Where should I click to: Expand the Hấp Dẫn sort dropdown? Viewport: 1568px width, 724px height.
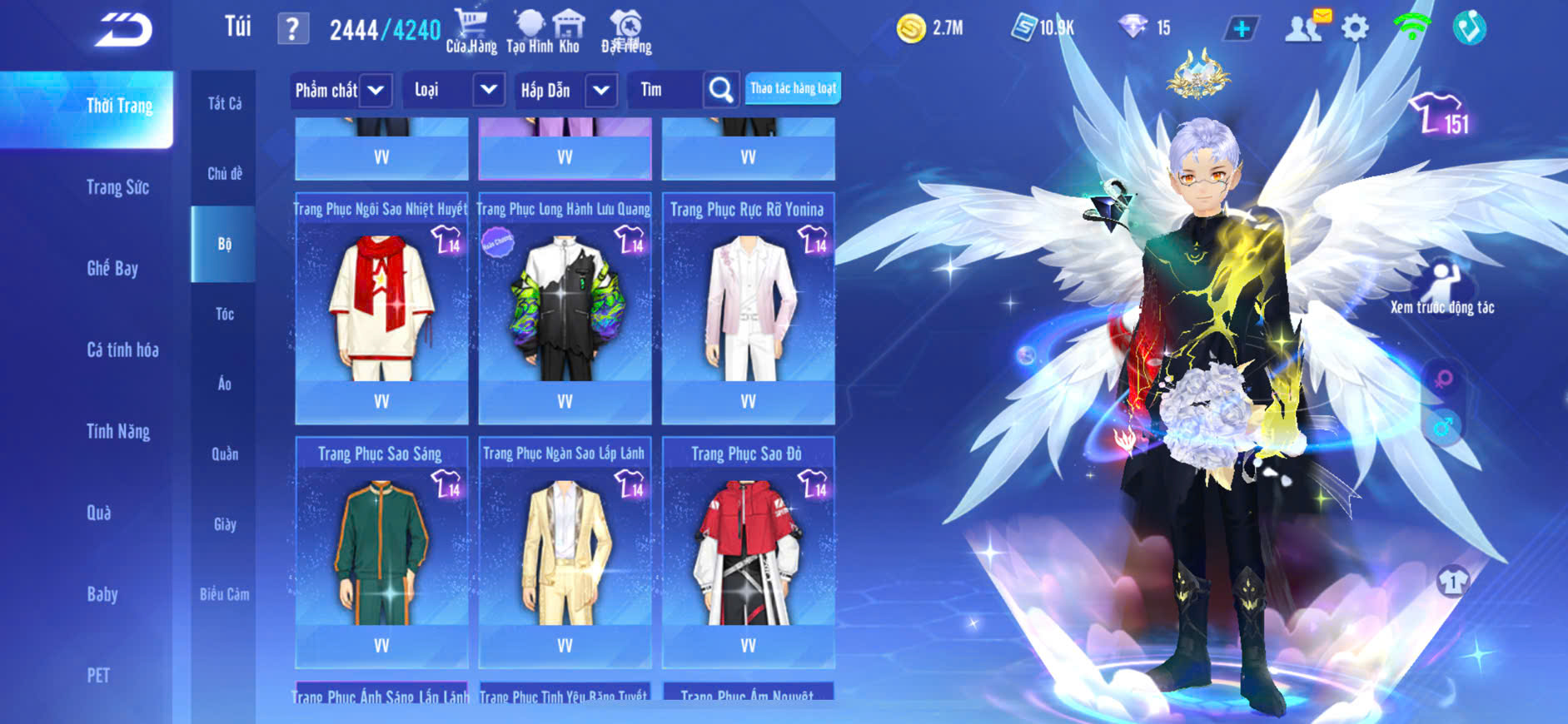point(601,90)
